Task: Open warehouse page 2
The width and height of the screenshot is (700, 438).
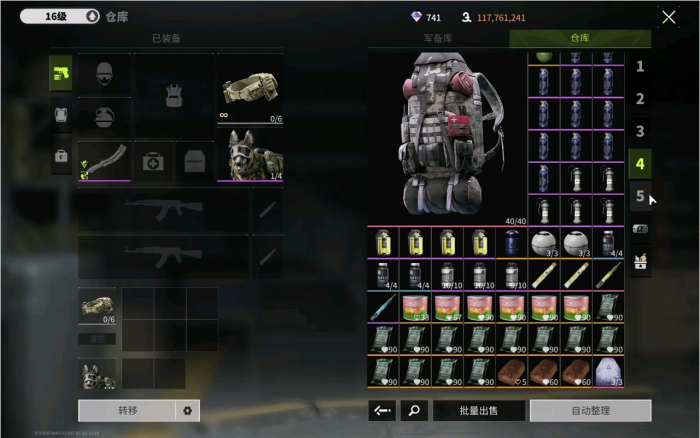Action: click(640, 99)
